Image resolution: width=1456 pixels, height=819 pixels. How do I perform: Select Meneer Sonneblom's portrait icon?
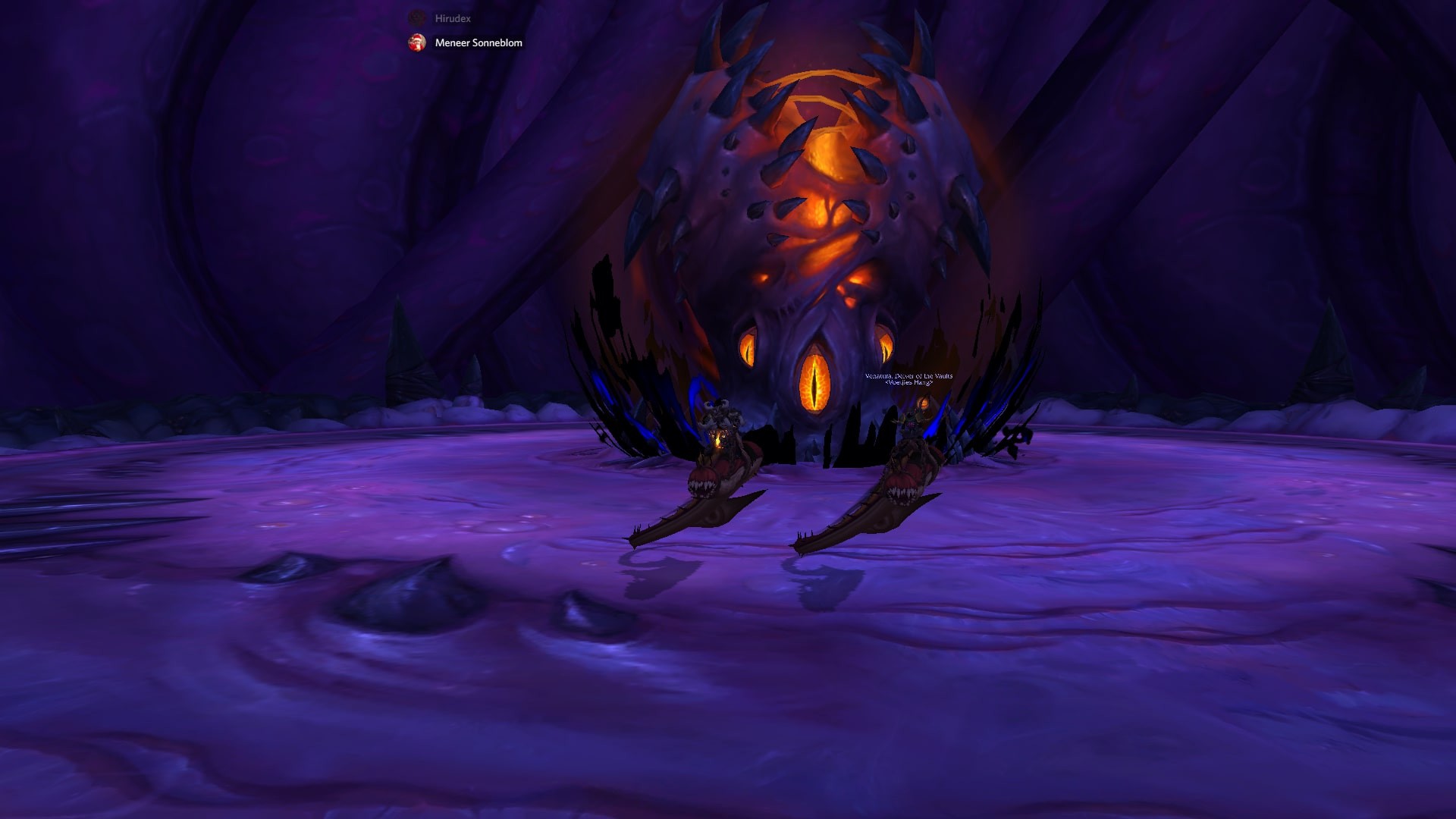(x=416, y=43)
